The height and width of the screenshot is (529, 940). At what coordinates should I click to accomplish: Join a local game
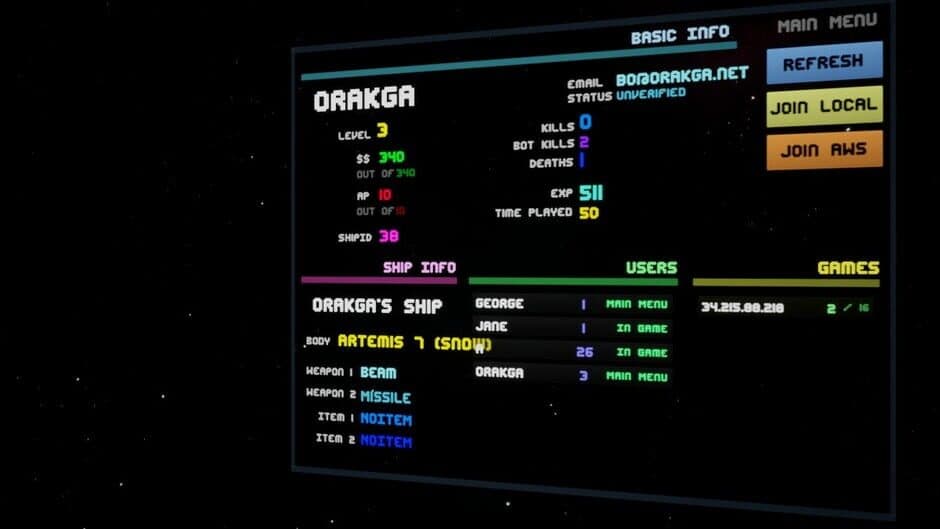824,106
